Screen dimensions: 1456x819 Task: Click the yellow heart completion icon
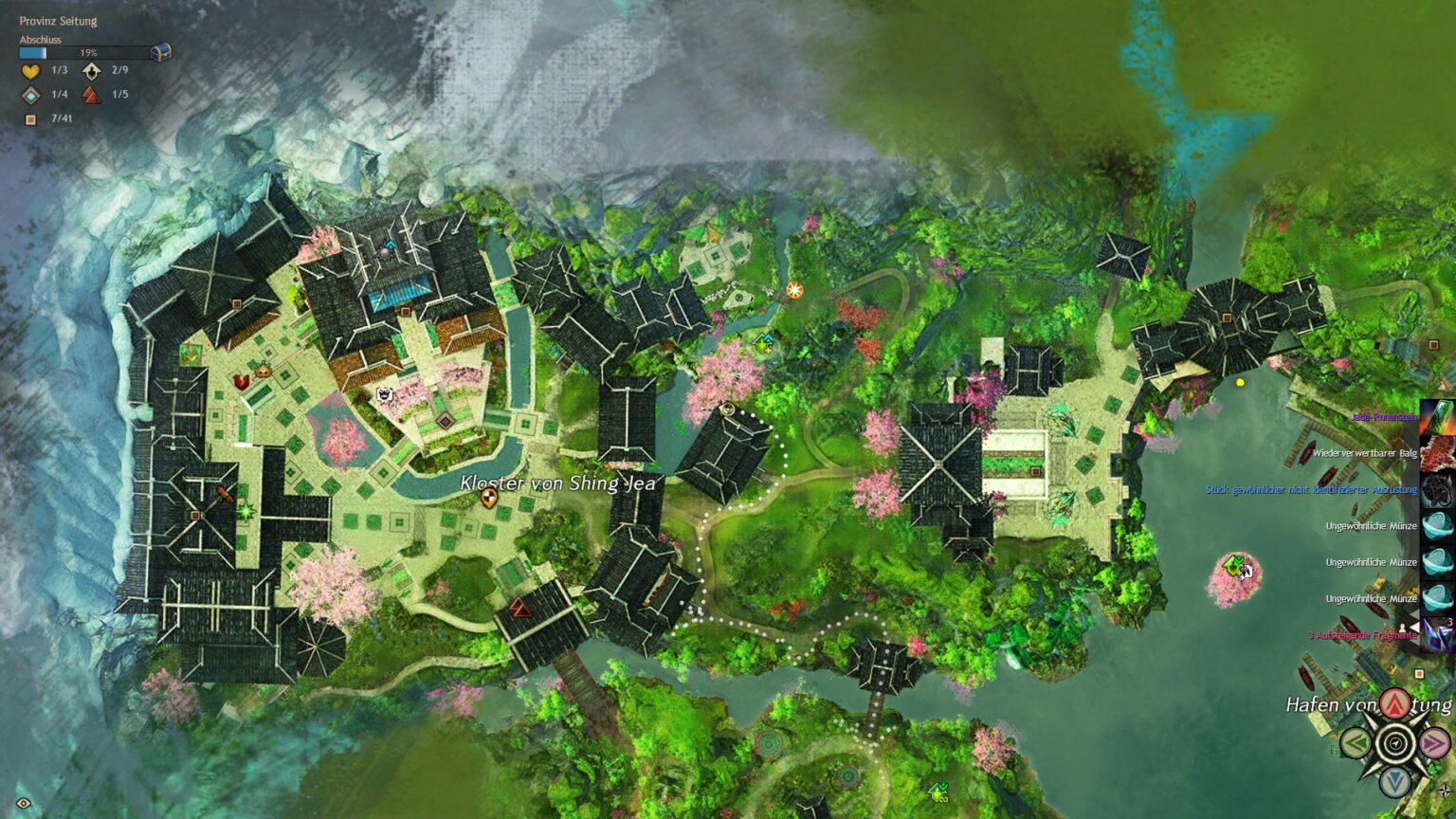pyautogui.click(x=31, y=71)
